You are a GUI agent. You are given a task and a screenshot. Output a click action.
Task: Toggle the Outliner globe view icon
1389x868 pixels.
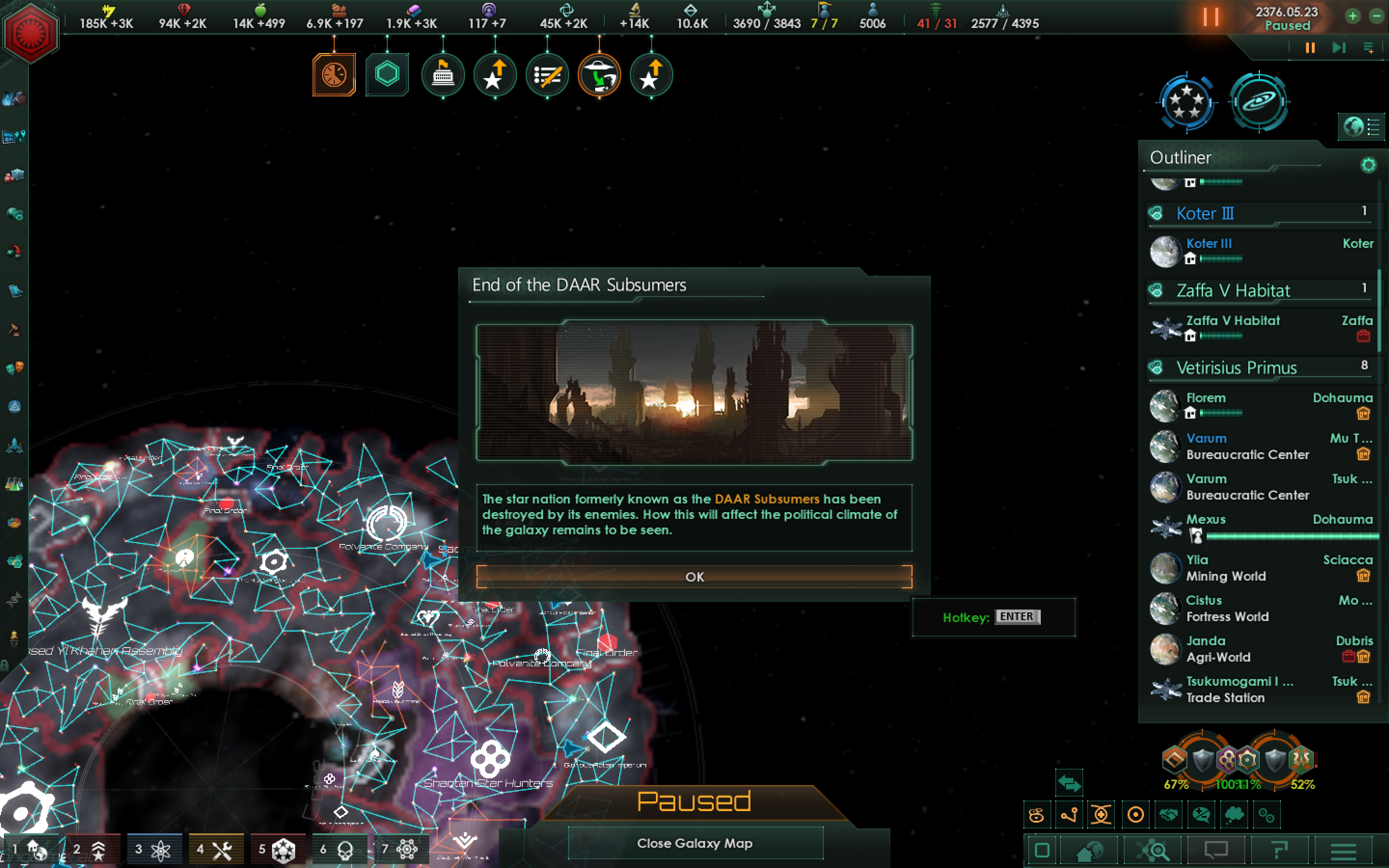pyautogui.click(x=1353, y=127)
